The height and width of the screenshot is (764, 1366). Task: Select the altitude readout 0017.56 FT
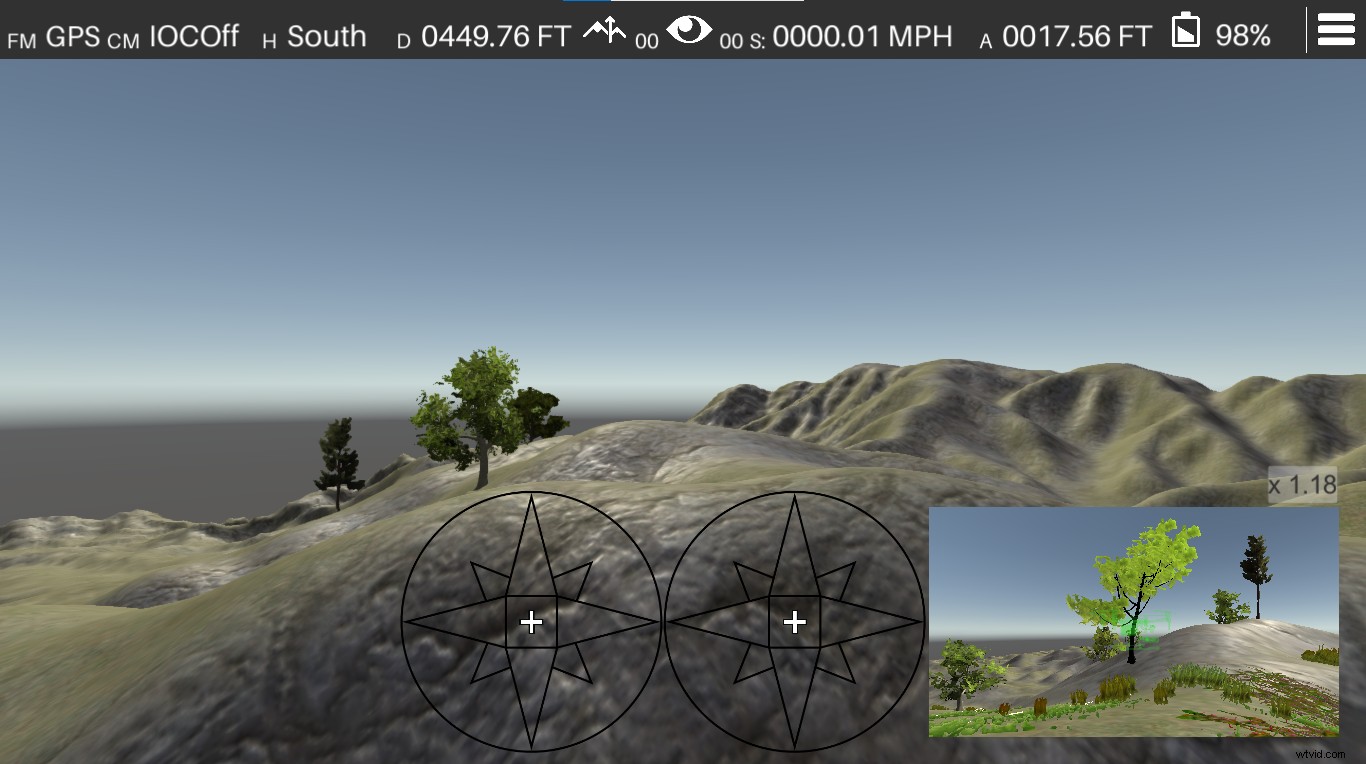1078,34
